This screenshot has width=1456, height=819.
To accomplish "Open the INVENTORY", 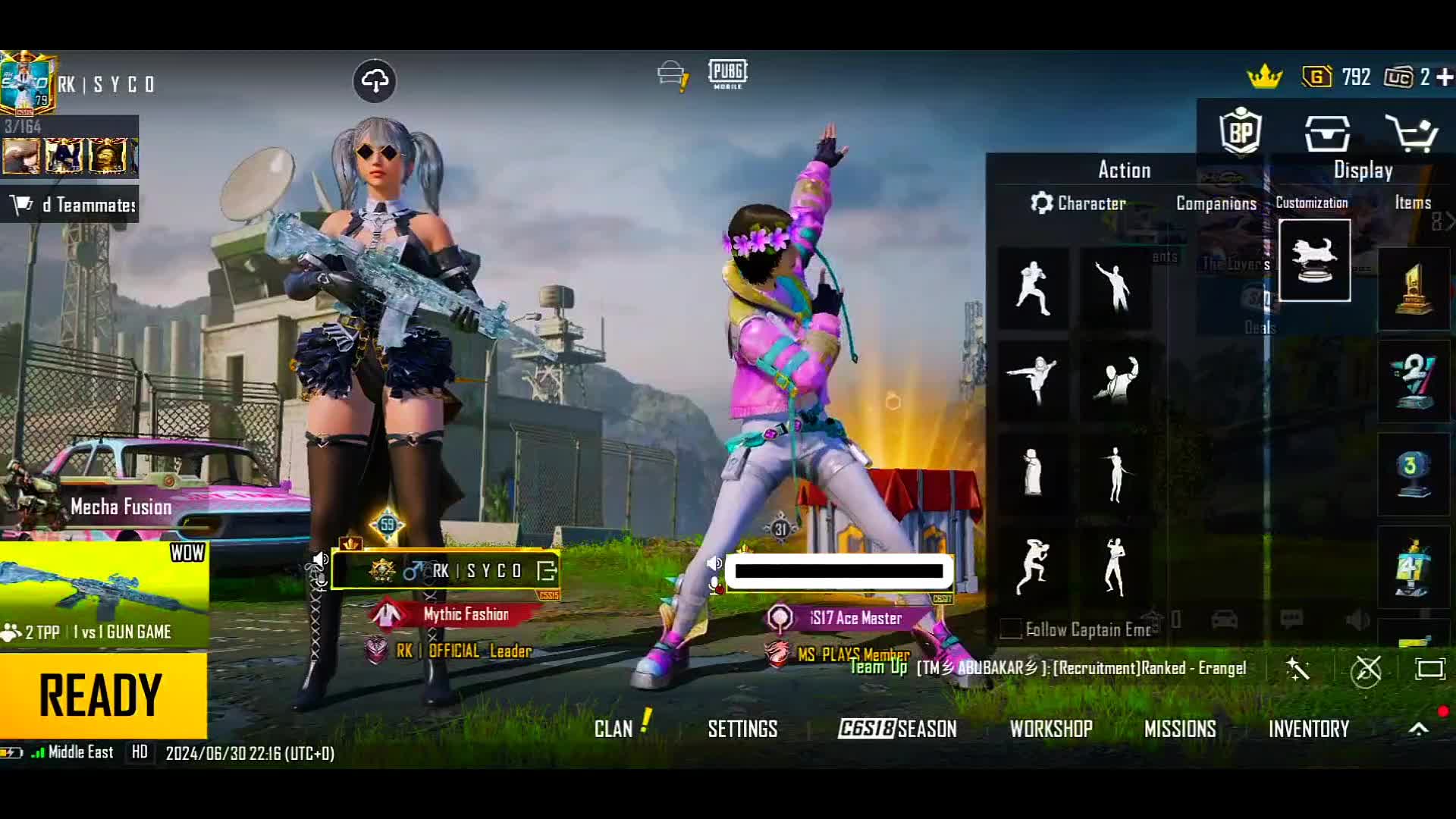I will (x=1308, y=729).
